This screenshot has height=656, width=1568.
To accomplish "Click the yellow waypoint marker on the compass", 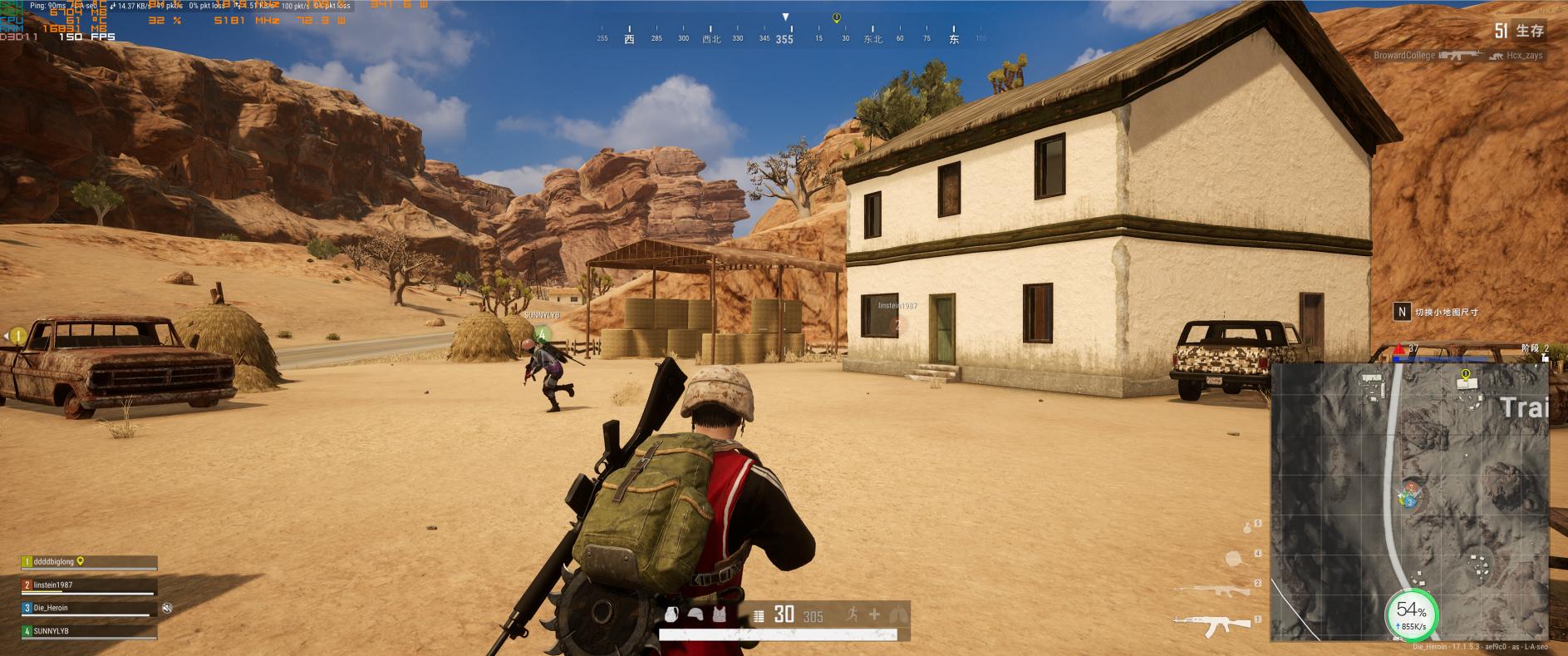I will pos(837,18).
